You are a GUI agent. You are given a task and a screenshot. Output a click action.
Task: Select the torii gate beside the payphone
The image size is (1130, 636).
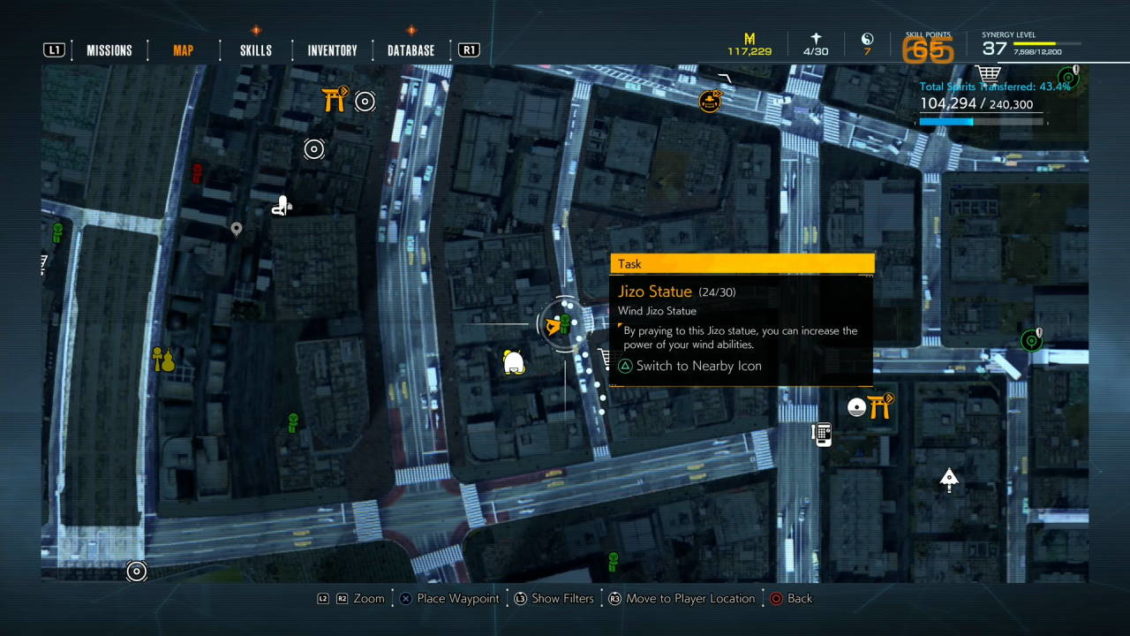tap(880, 405)
